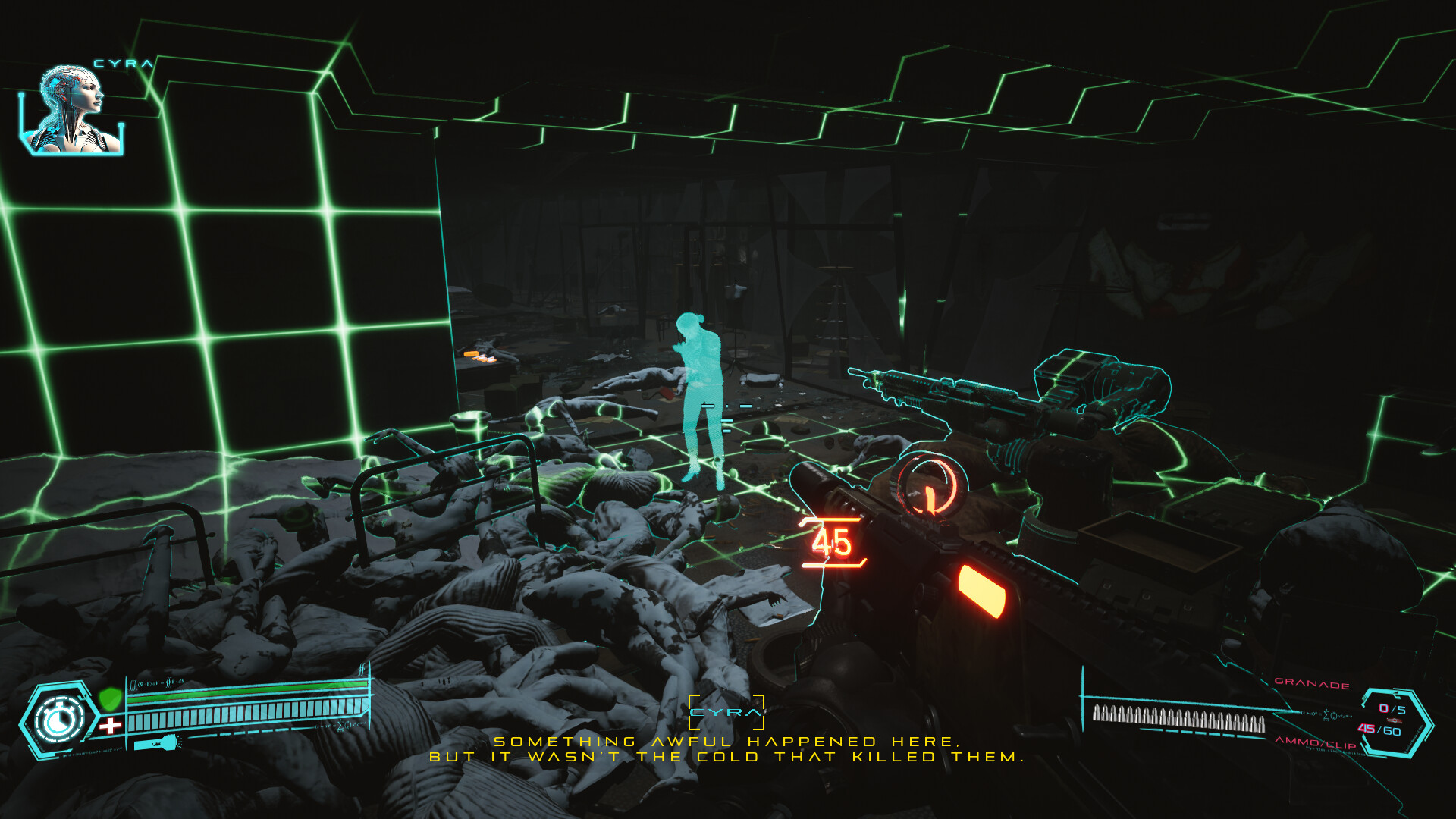Click the red cross health icon
The width and height of the screenshot is (1456, 819).
click(111, 724)
